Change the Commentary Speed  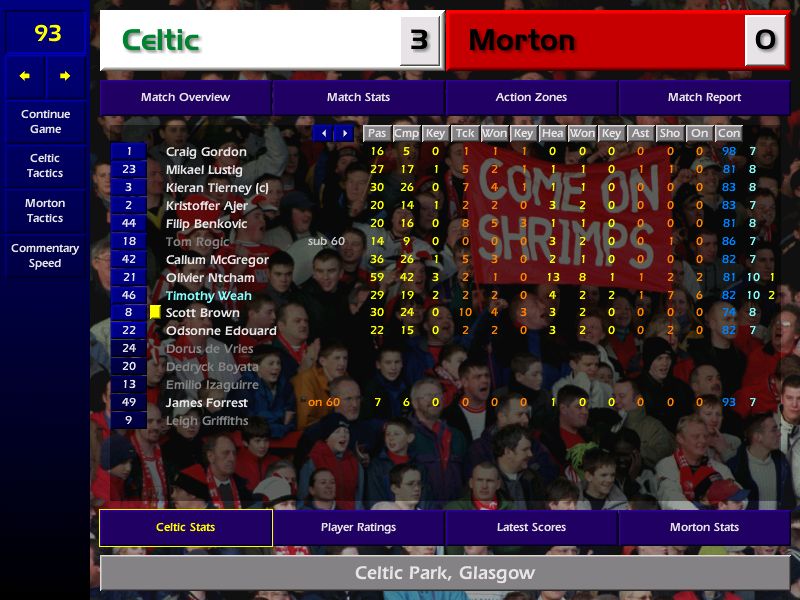(45, 256)
